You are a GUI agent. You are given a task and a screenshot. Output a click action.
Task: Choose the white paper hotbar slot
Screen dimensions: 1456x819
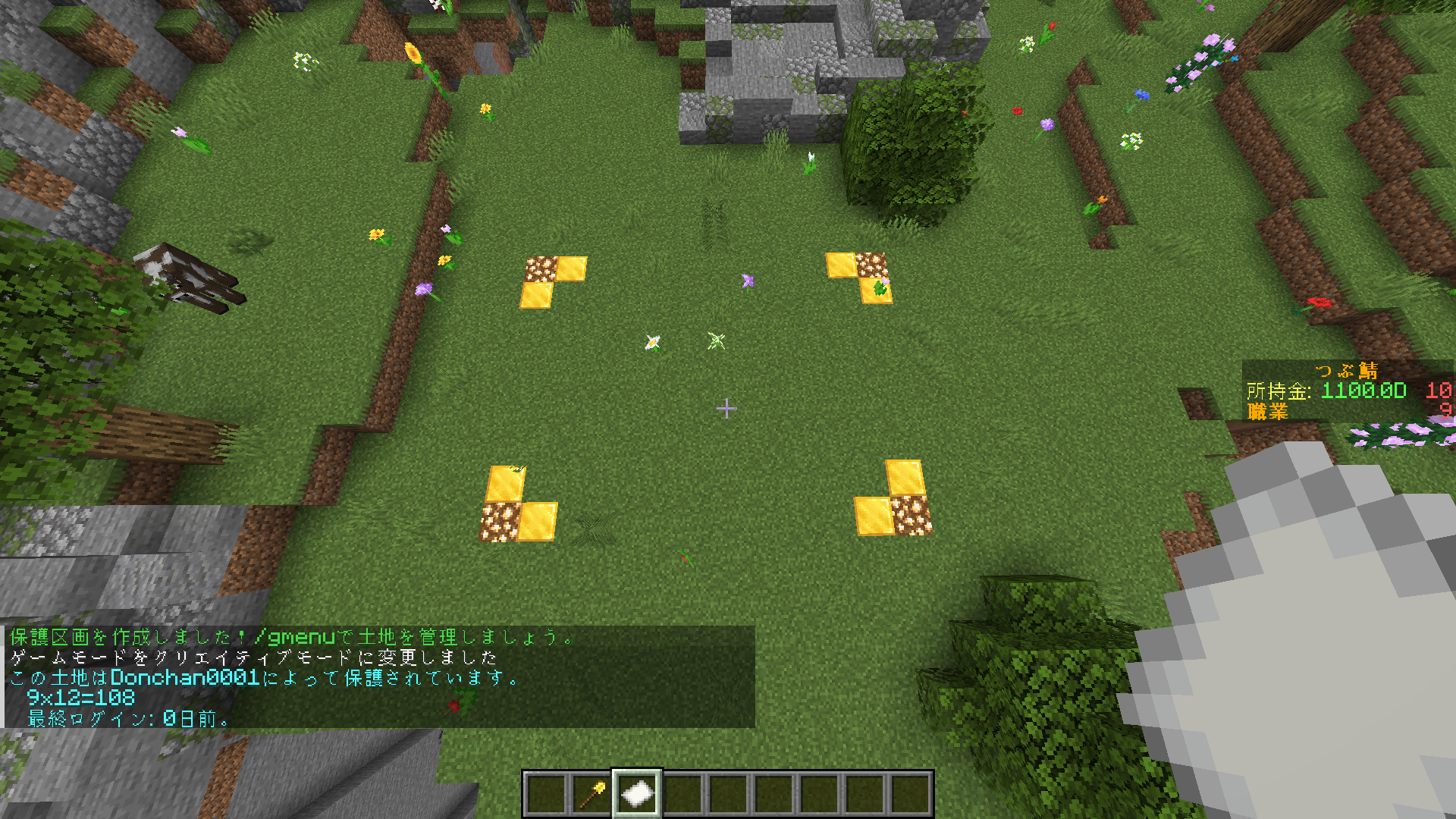pyautogui.click(x=636, y=794)
